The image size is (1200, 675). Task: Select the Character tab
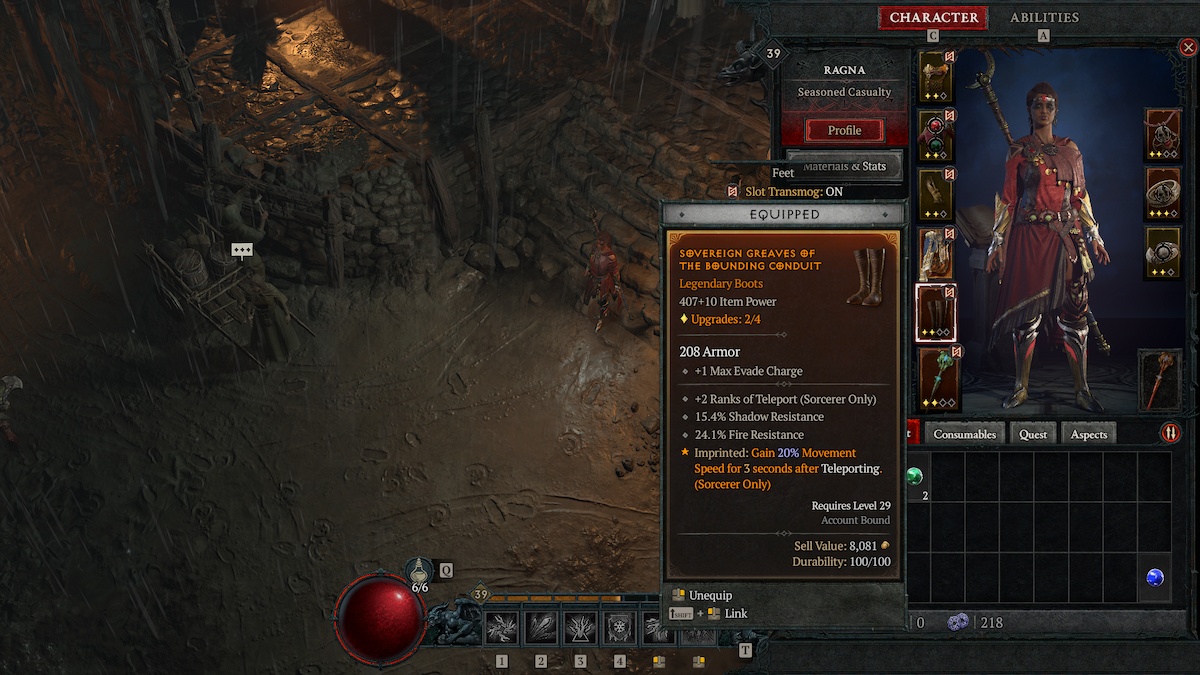933,18
